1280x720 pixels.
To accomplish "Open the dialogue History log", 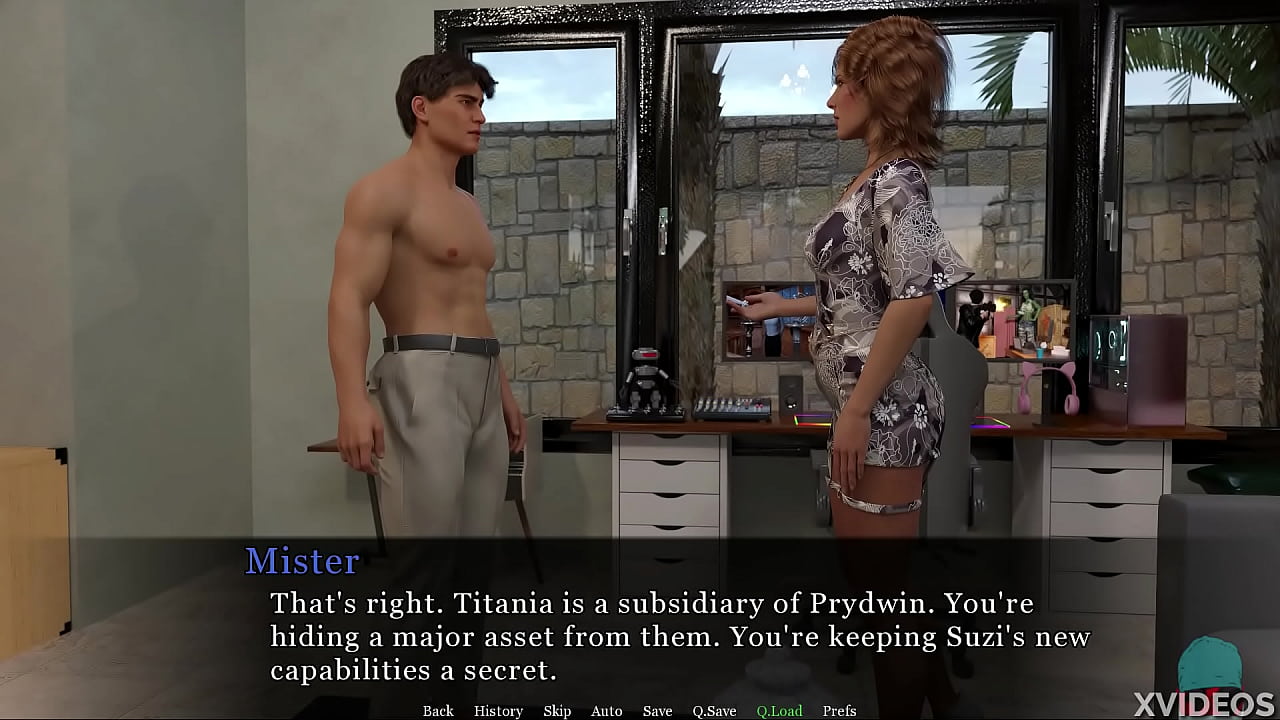I will [498, 711].
